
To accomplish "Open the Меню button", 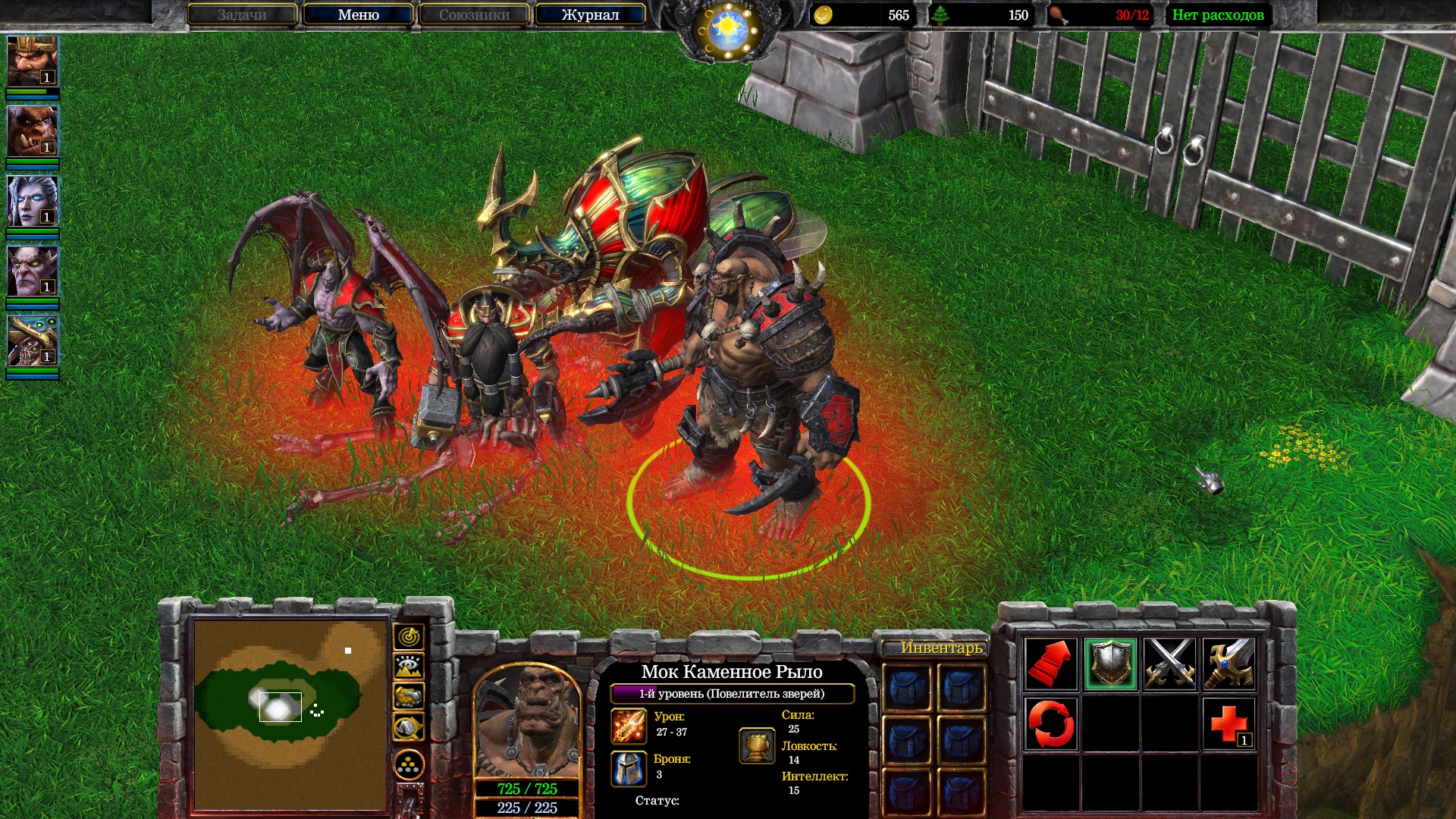I will (358, 15).
